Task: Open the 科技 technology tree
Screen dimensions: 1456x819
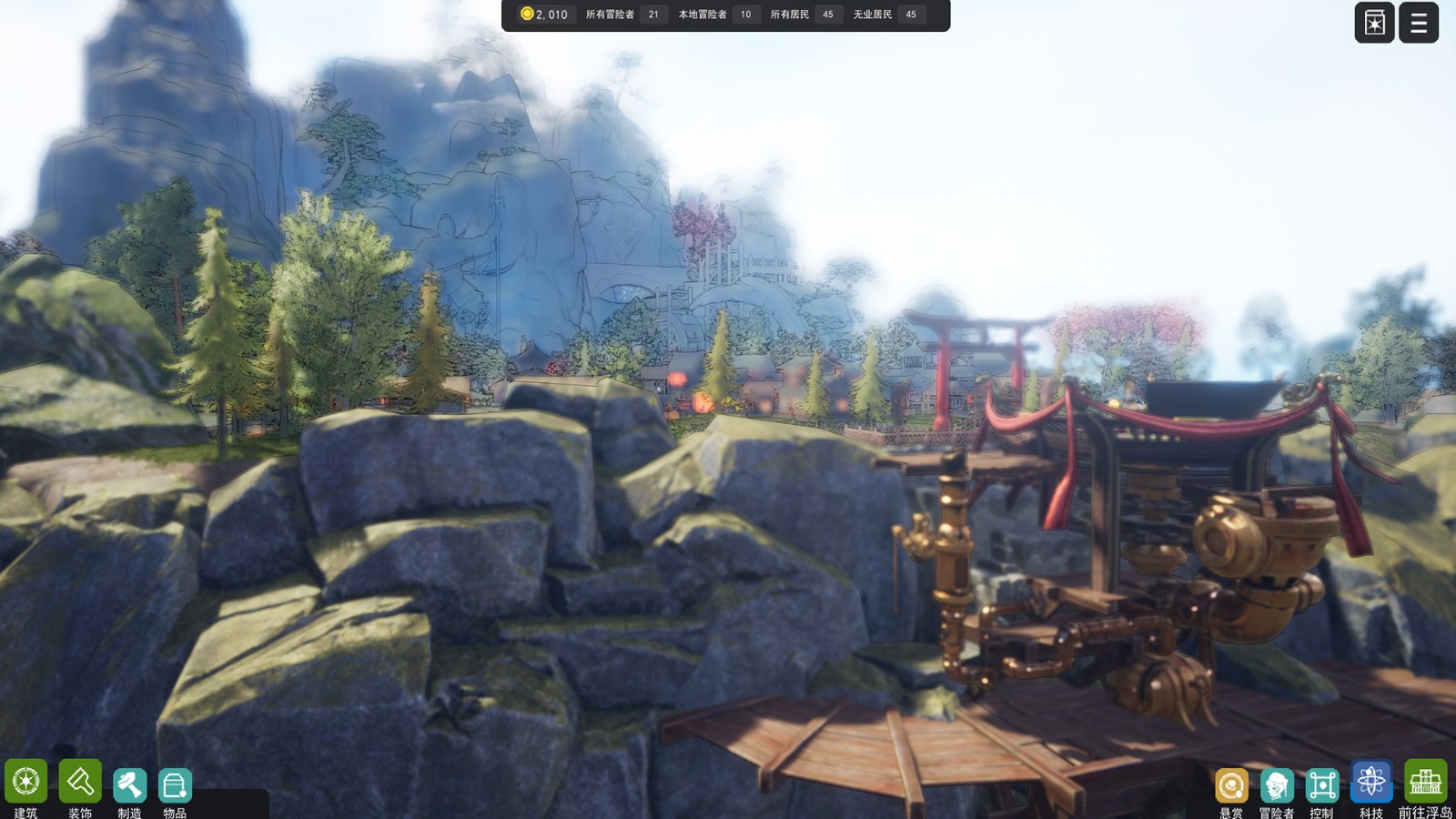Action: click(x=1369, y=786)
